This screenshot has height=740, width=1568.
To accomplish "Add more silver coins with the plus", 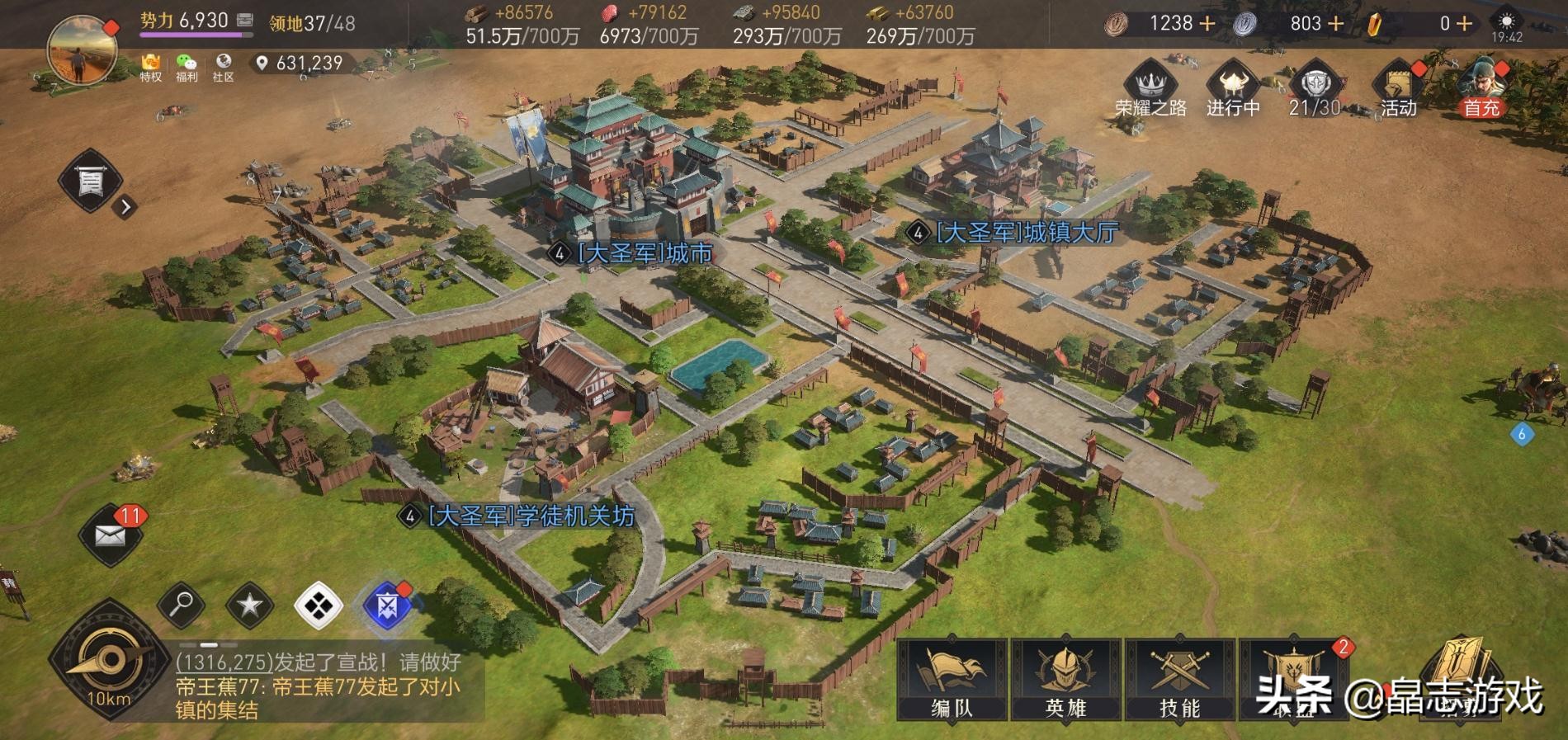I will coord(1335,23).
